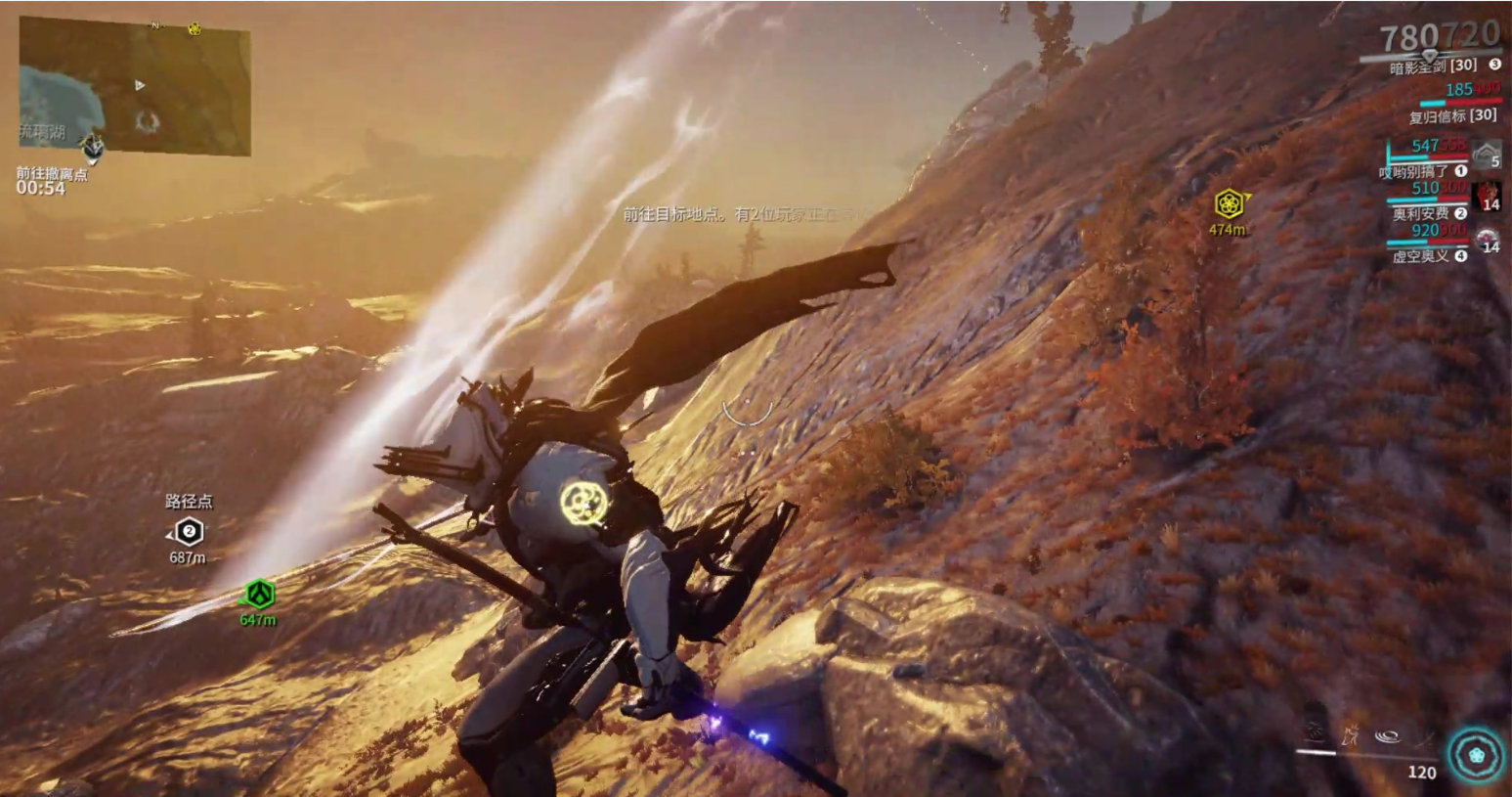The width and height of the screenshot is (1512, 797).
Task: Click the glowing cyan circular focus icon
Action: point(1476,755)
